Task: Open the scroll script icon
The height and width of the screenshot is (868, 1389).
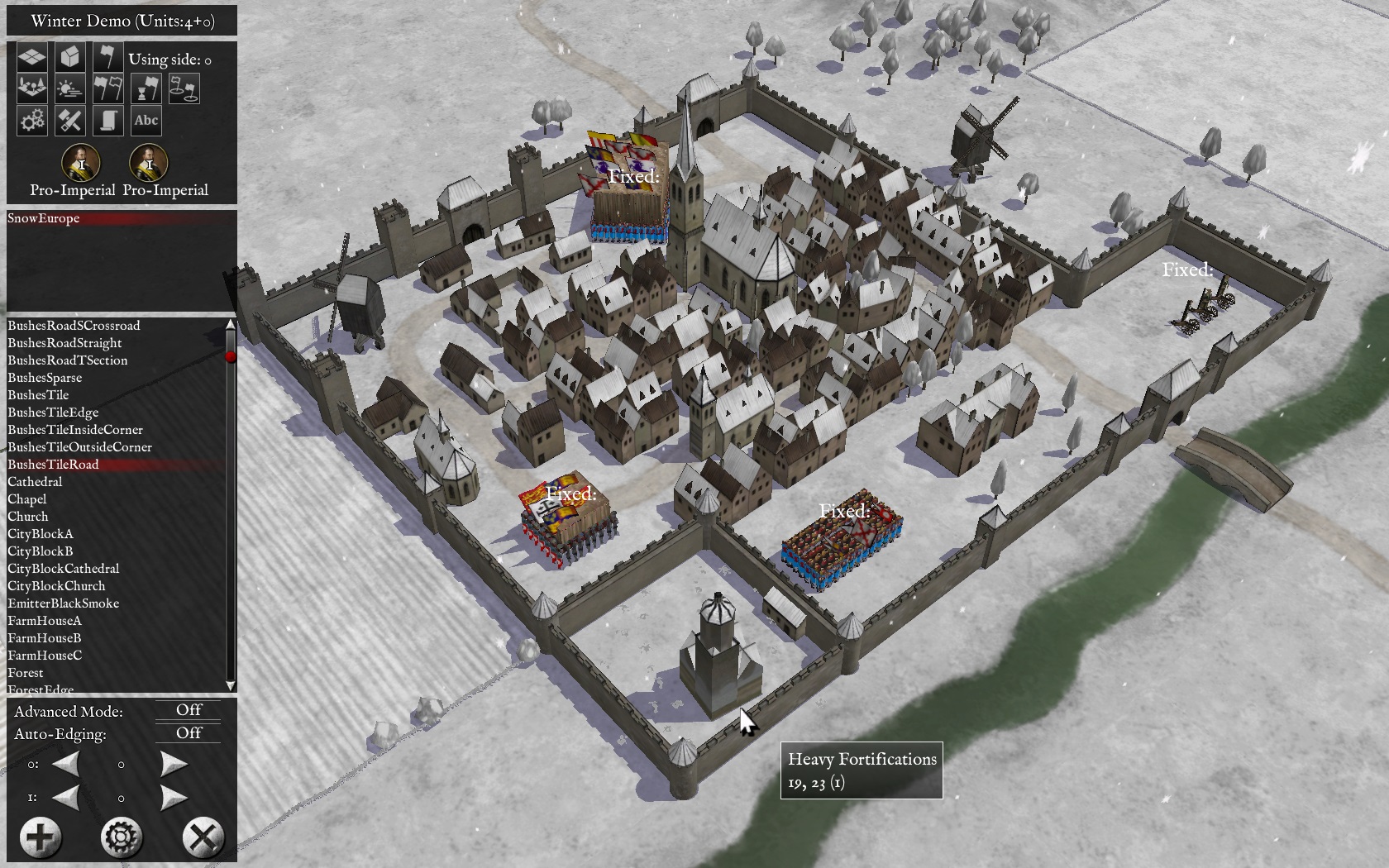Action: tap(108, 121)
